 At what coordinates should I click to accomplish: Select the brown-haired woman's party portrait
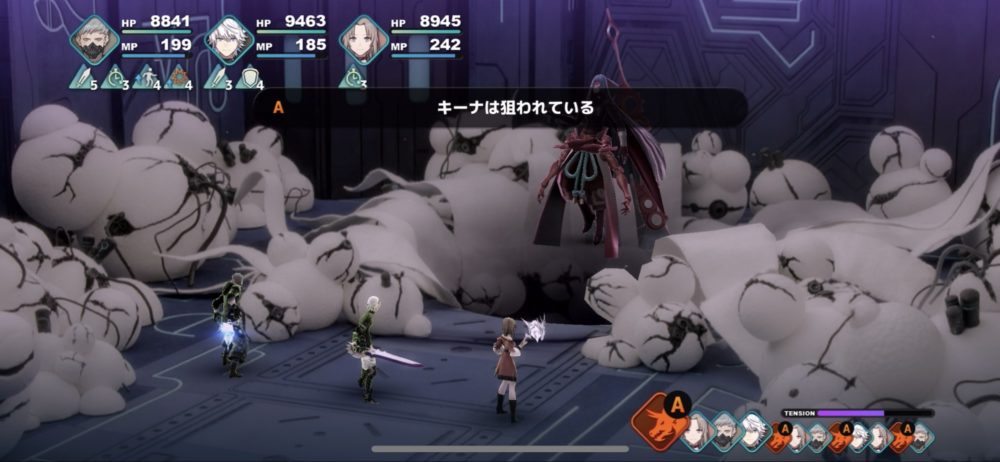coord(362,40)
